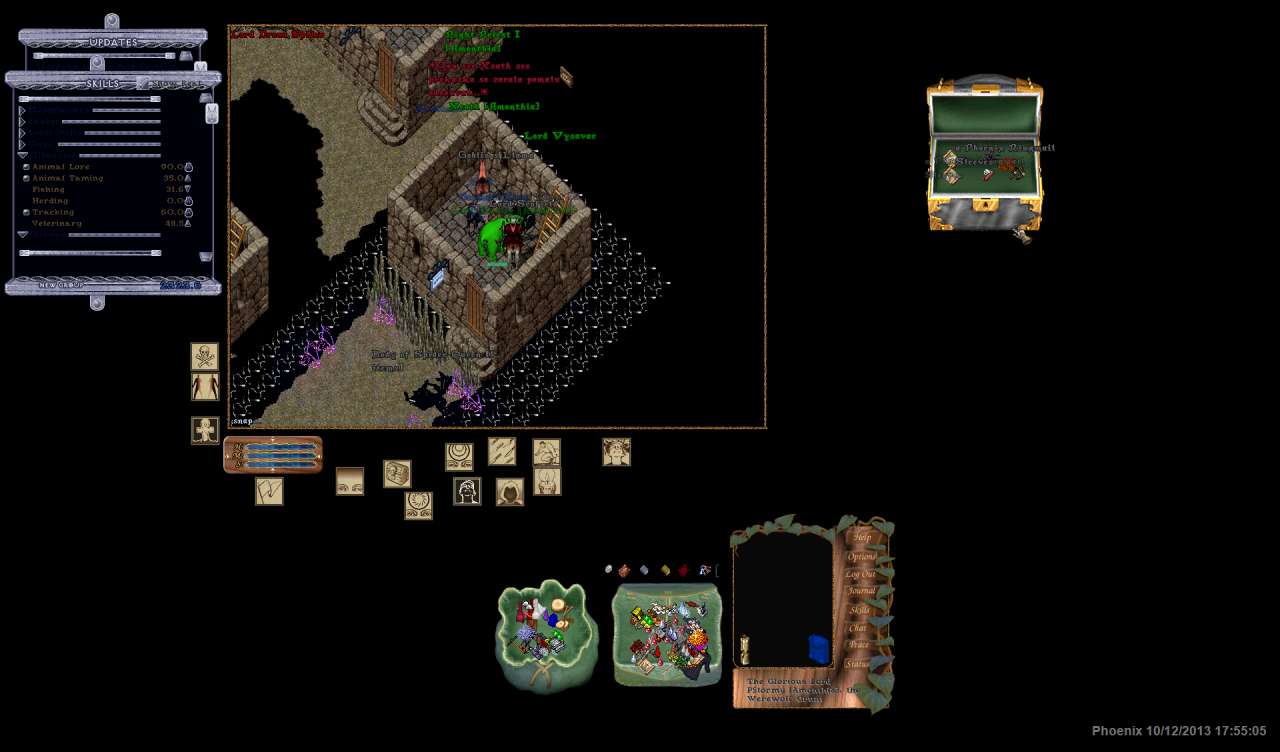
Task: Open the Status window from the paperdoll
Action: pyautogui.click(x=857, y=663)
